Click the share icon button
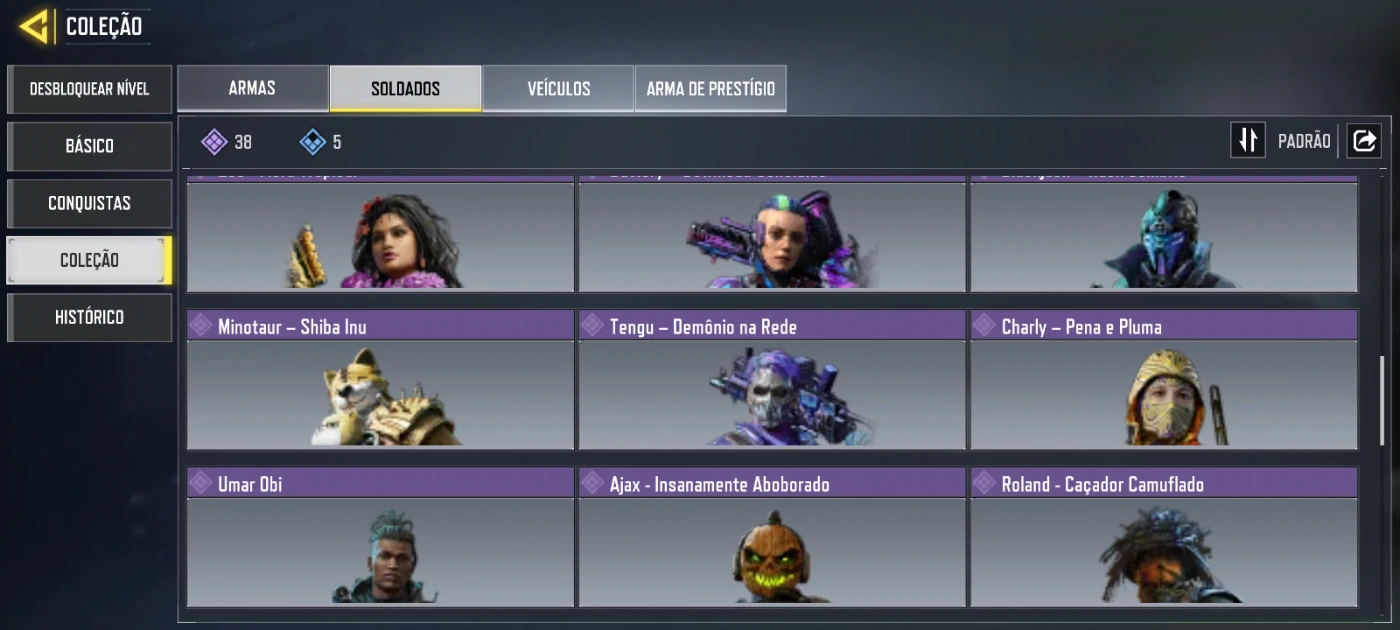Screen dimensions: 1400x630 (x=1364, y=141)
